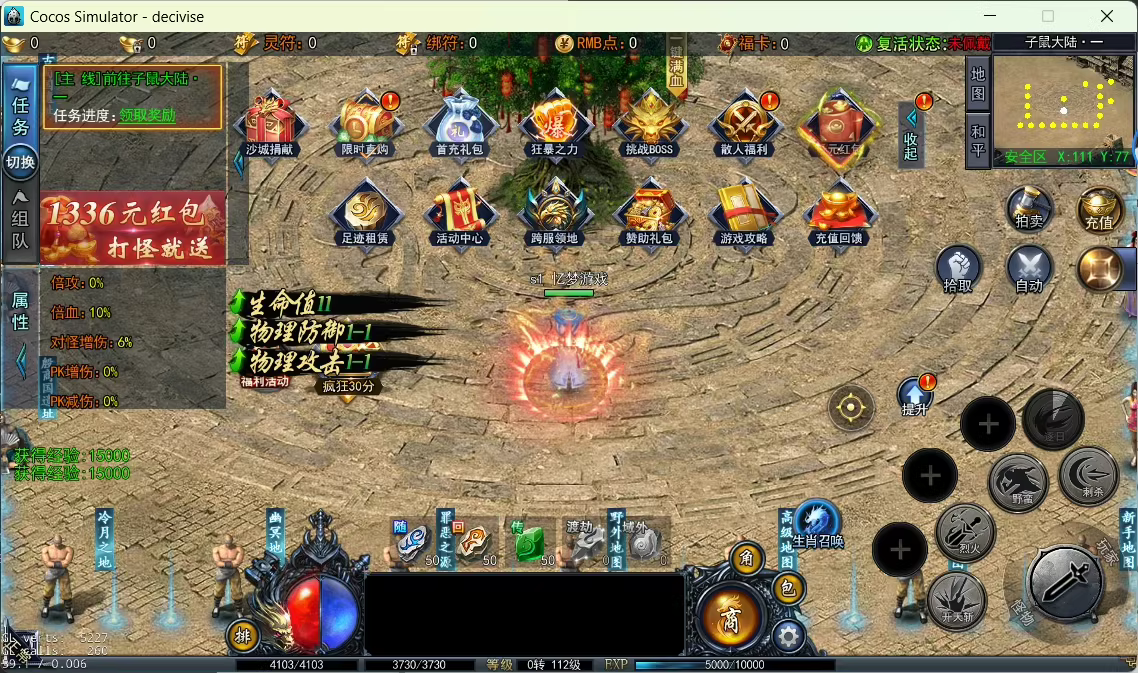Viewport: 1138px width, 673px height.
Task: Open the 充值 recharge shop
Action: pos(1099,209)
